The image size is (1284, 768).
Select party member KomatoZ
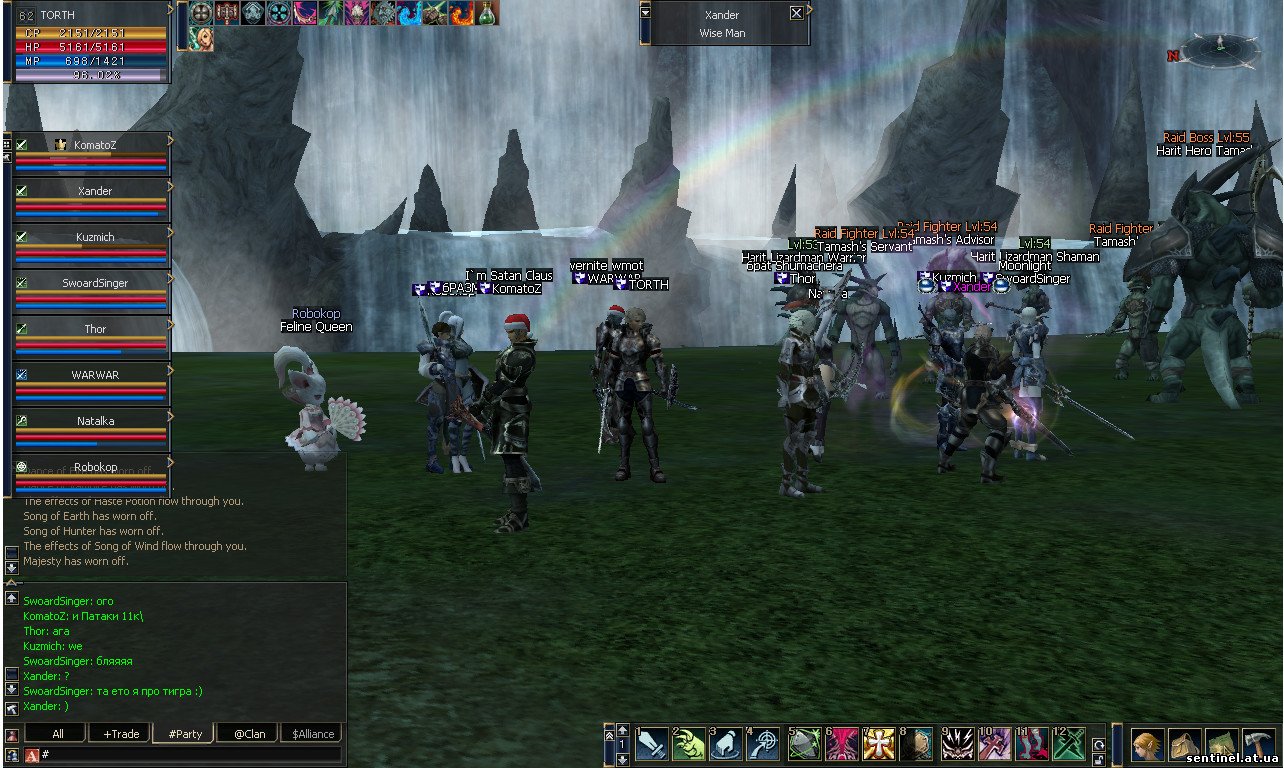coord(94,146)
